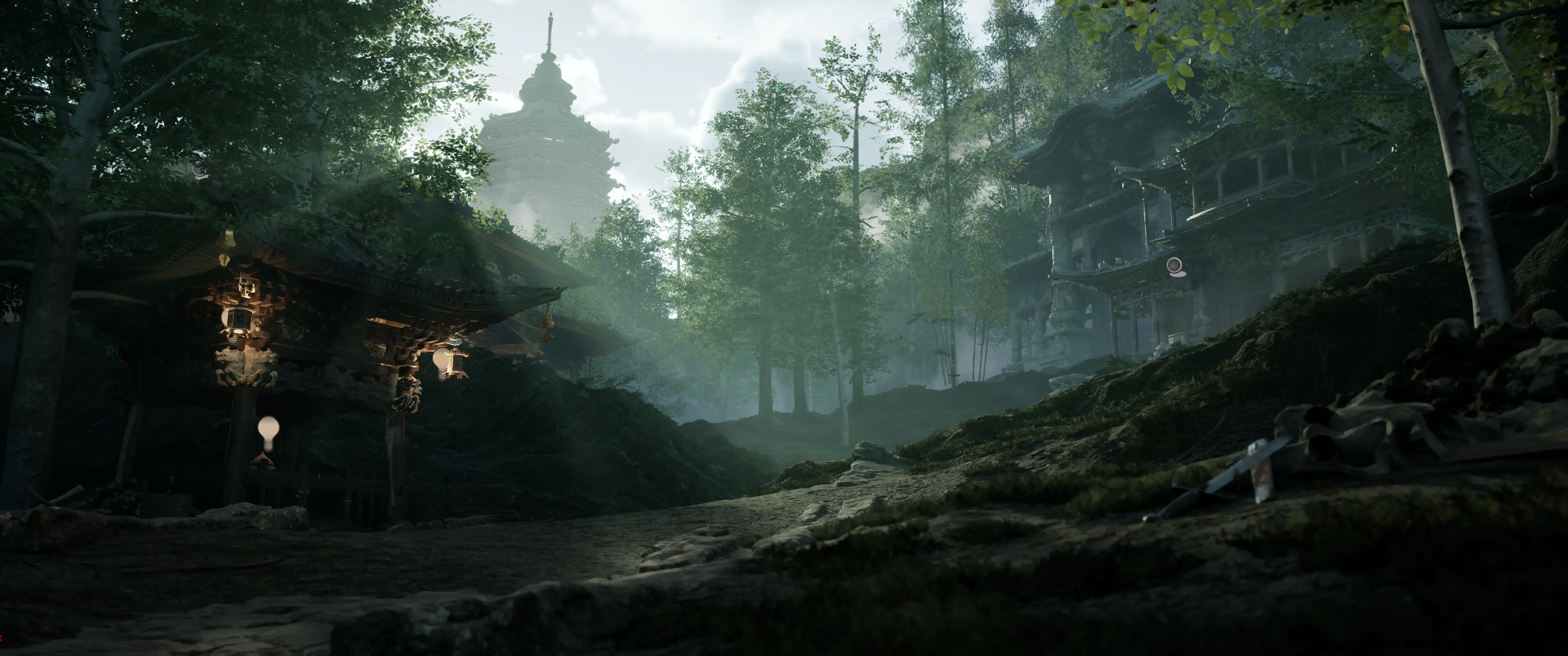Select the light bulb icon under the gate
The image size is (1568, 656).
tap(268, 432)
